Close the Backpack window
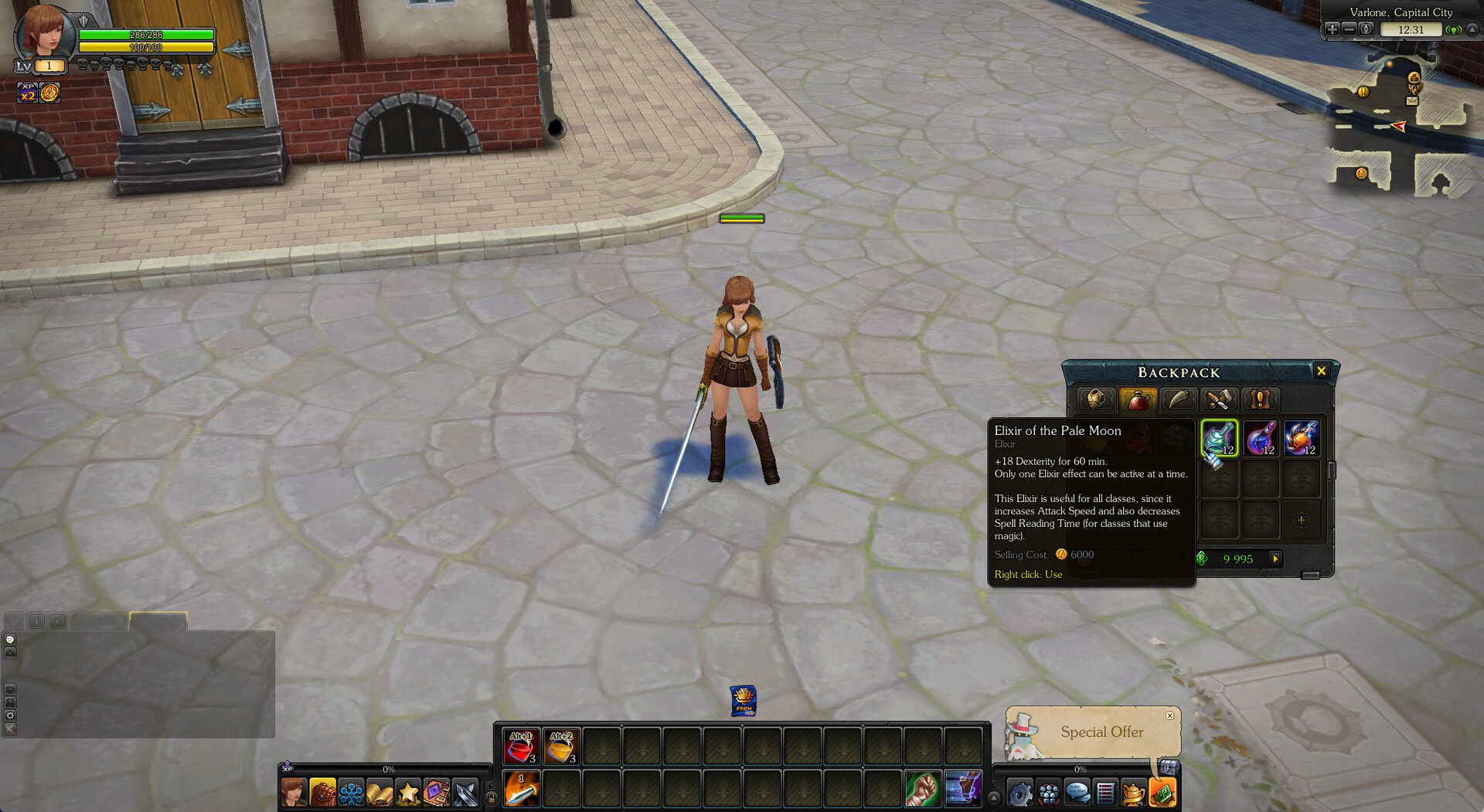Screen dimensions: 1484x812 click(x=1321, y=372)
